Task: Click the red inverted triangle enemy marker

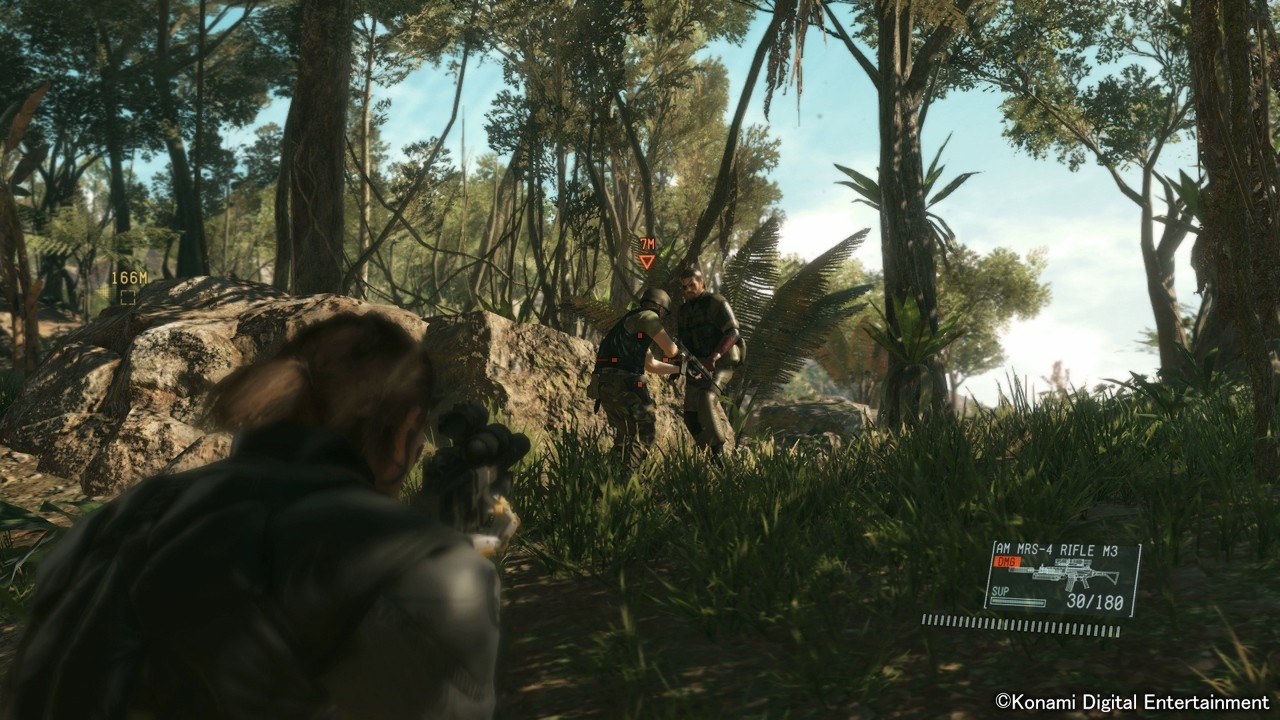Action: pos(647,262)
